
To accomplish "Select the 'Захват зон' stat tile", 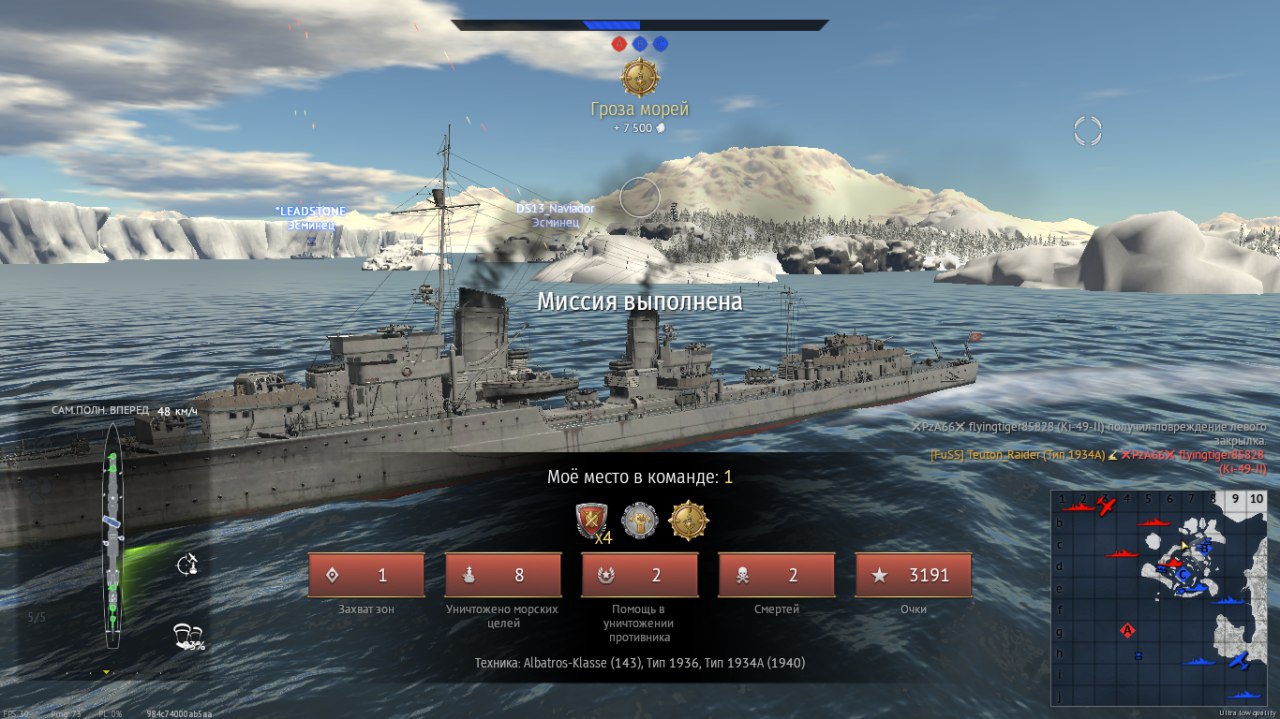I will [x=366, y=575].
